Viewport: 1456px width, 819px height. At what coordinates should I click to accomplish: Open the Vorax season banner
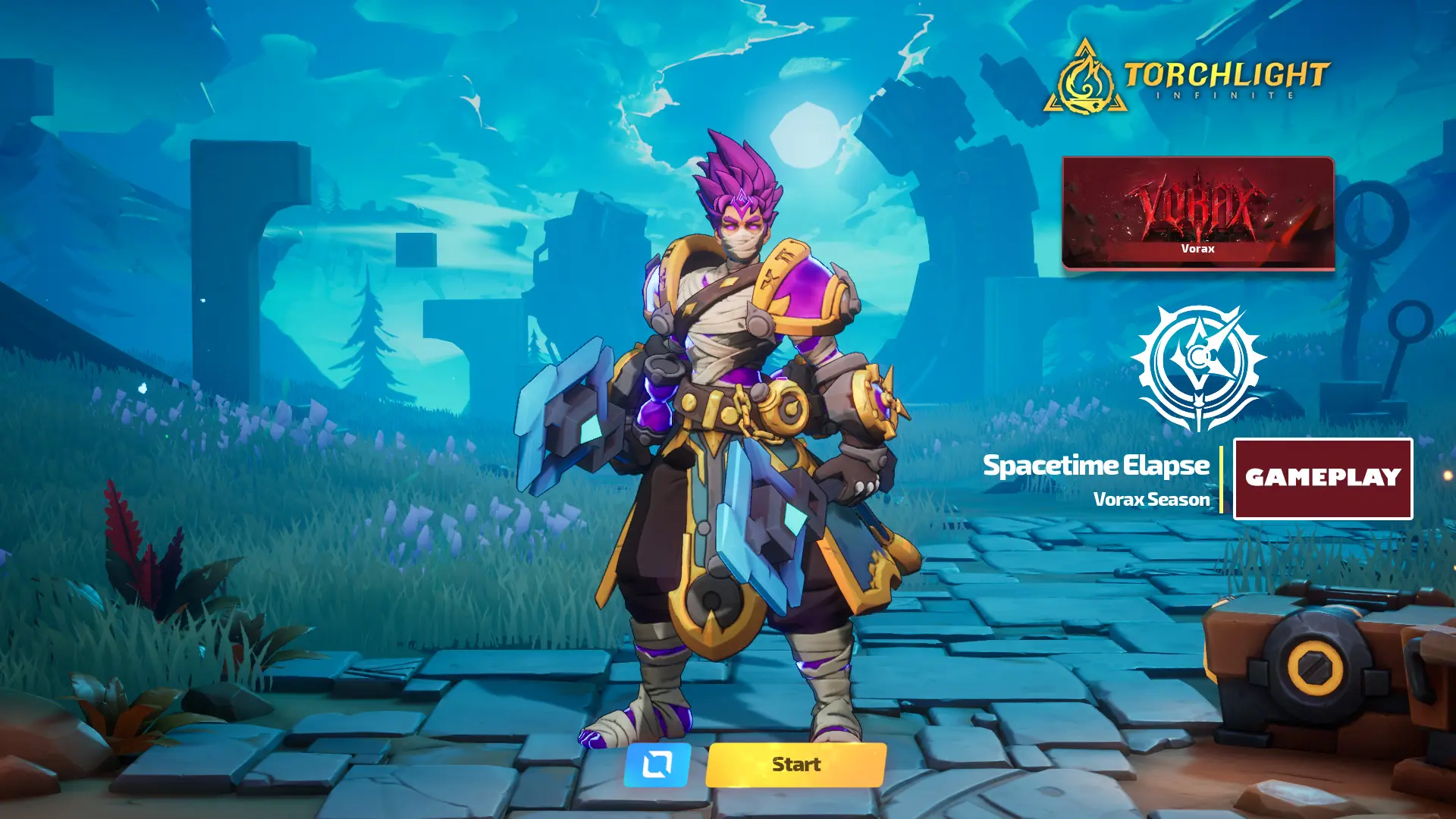(1197, 213)
